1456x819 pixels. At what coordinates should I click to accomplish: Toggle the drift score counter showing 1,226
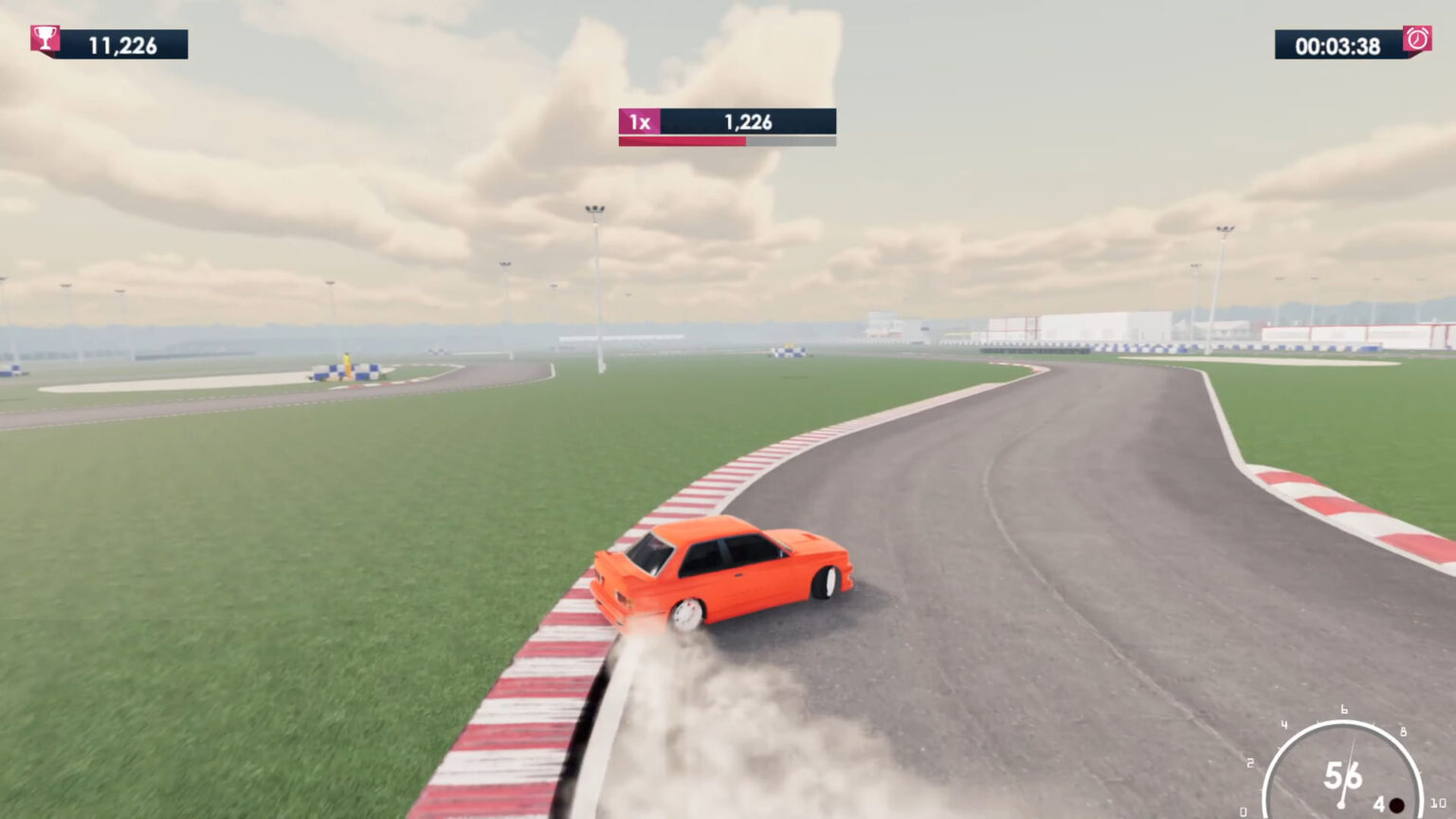(x=748, y=121)
